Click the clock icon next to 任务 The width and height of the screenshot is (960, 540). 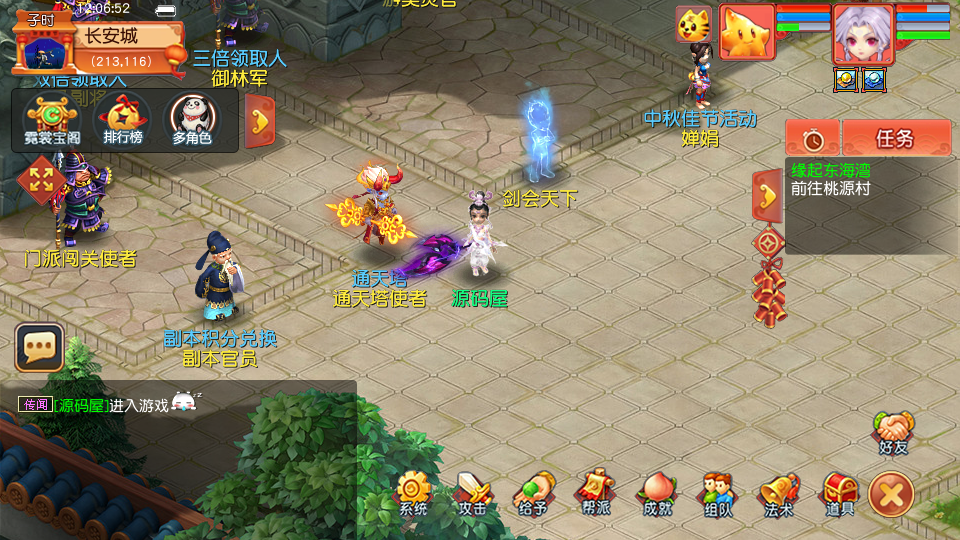[x=811, y=138]
